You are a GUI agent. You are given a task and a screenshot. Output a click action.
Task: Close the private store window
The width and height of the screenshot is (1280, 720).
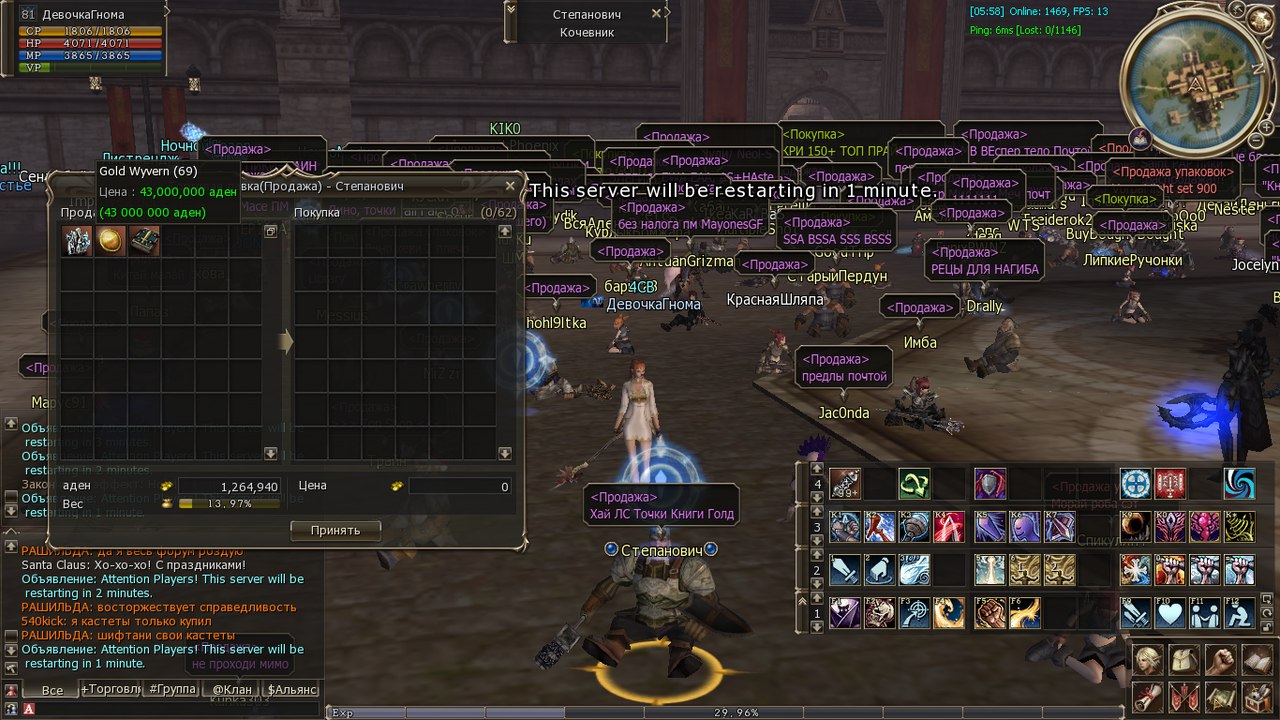tap(510, 186)
